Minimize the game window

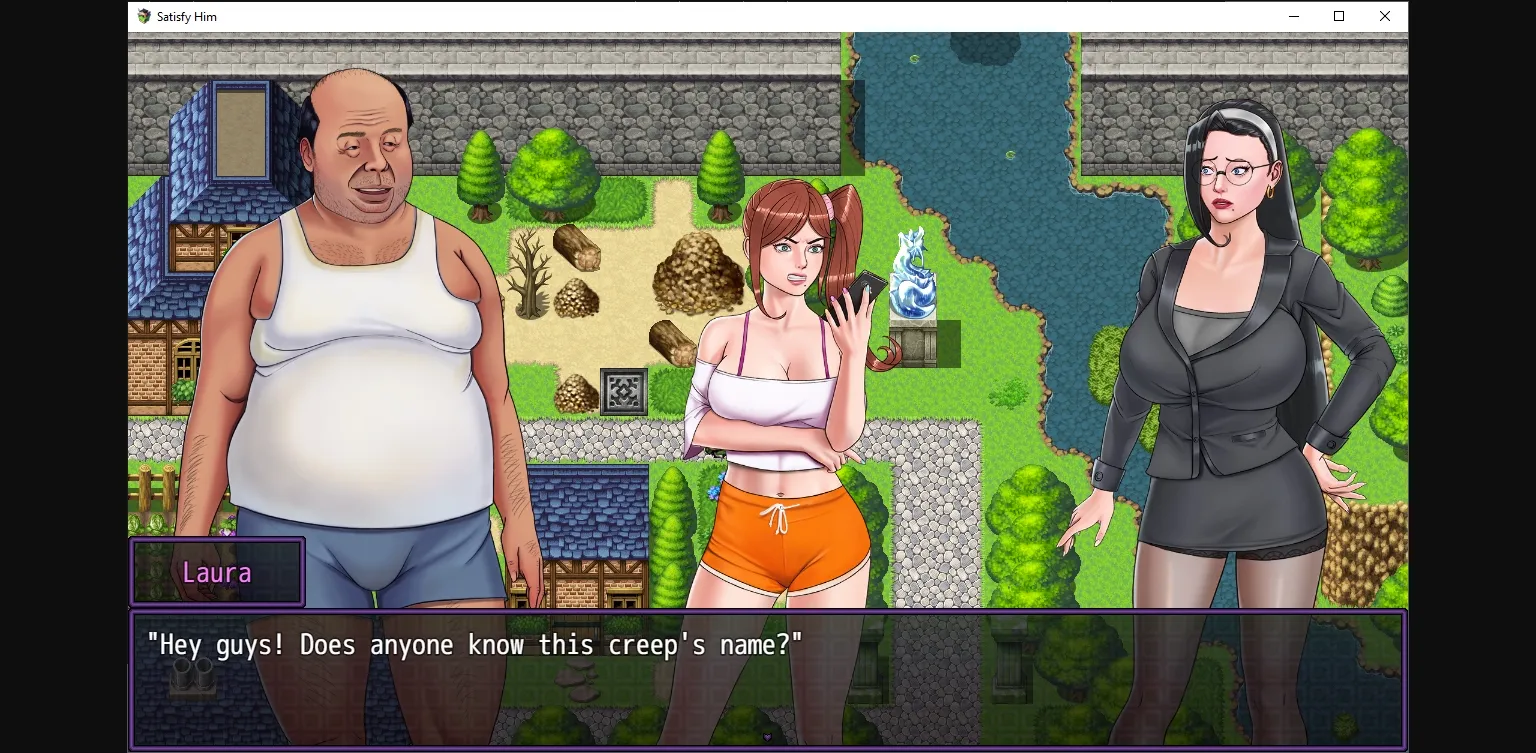(1293, 16)
